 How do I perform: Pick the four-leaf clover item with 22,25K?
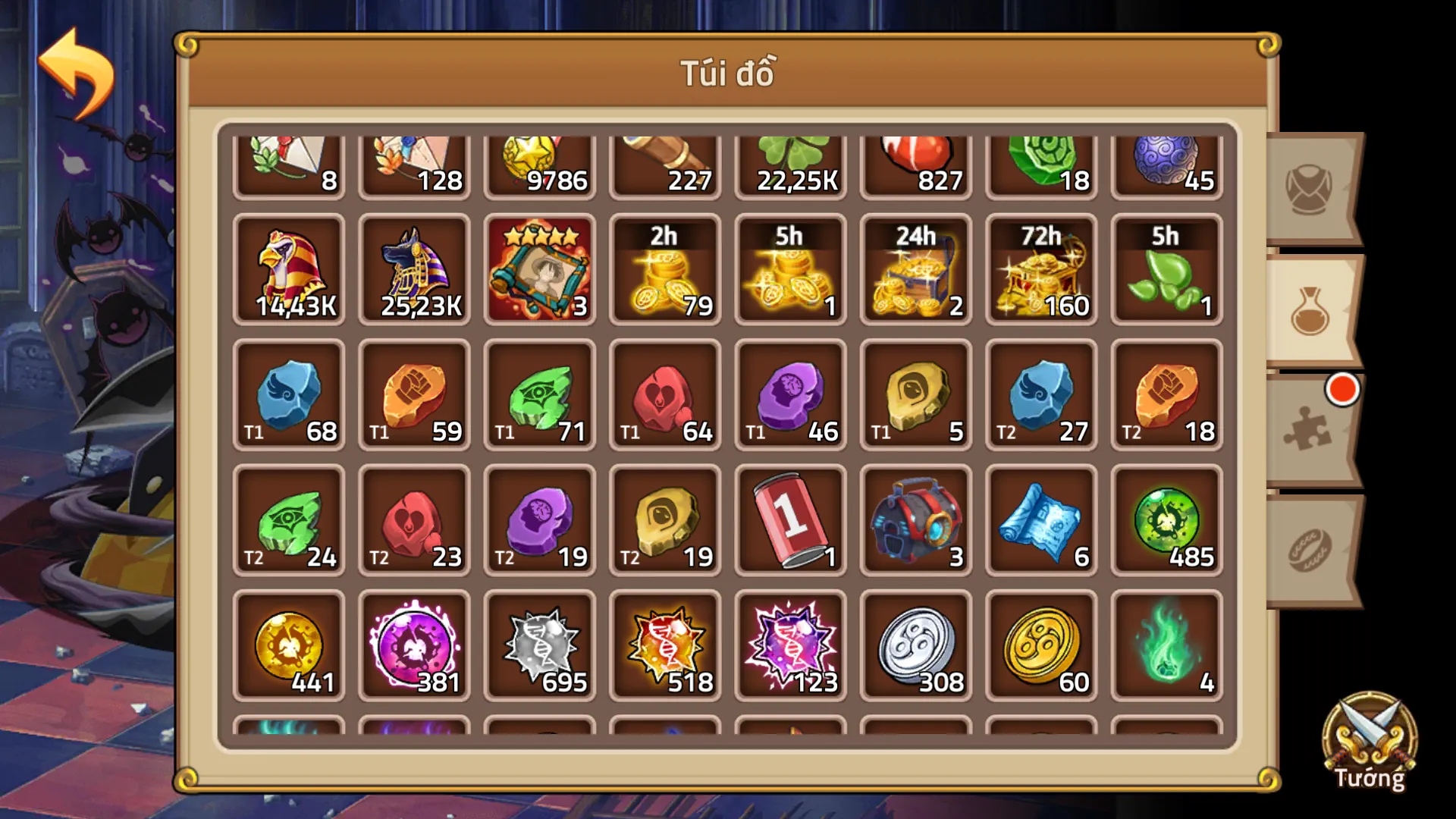click(790, 161)
